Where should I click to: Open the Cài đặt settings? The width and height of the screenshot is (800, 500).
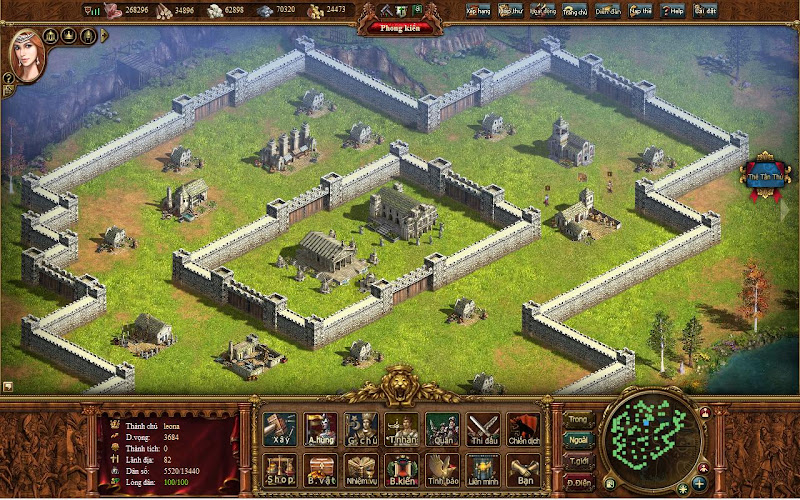pos(705,10)
